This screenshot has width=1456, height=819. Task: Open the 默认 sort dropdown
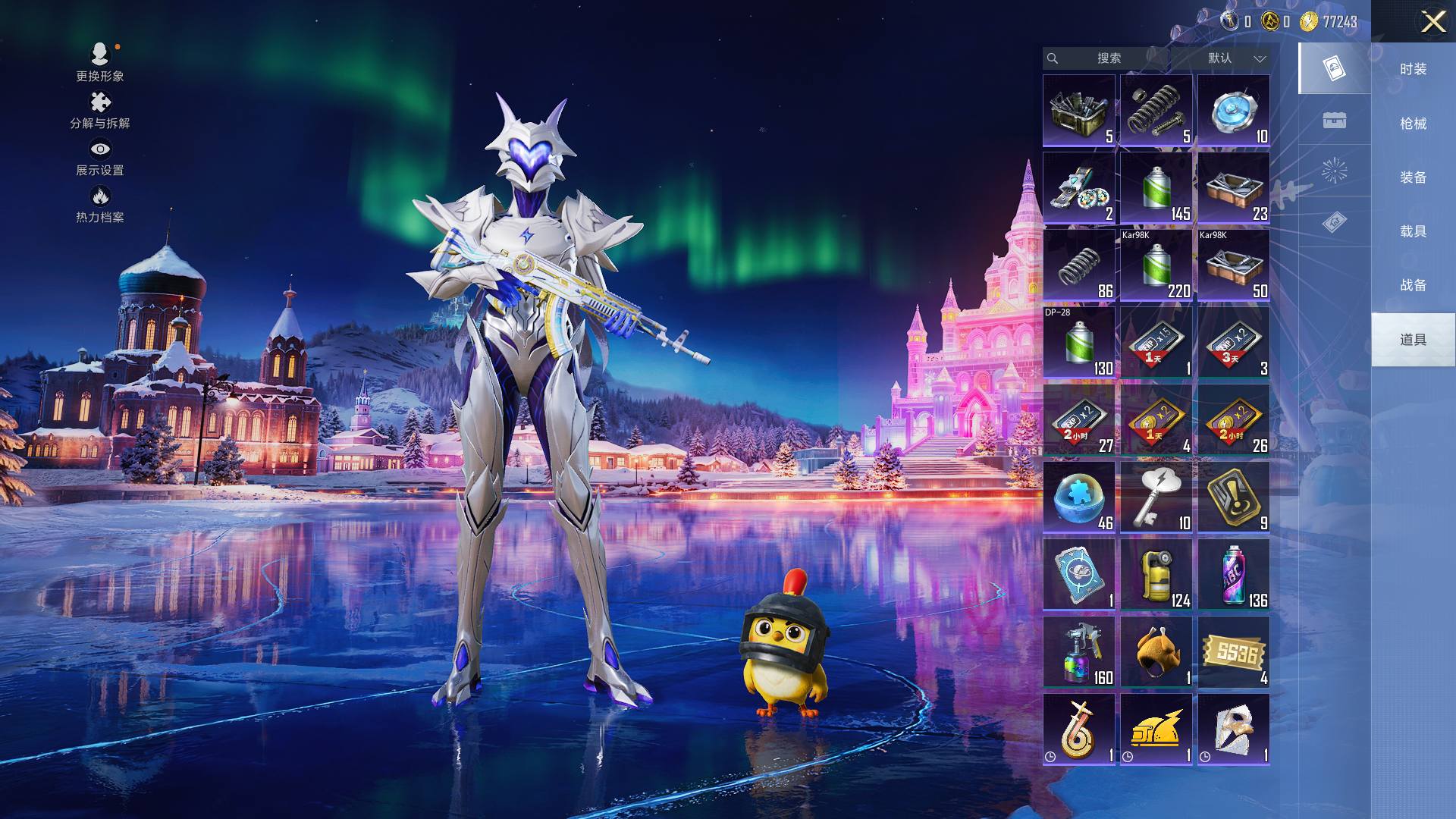pos(1234,58)
